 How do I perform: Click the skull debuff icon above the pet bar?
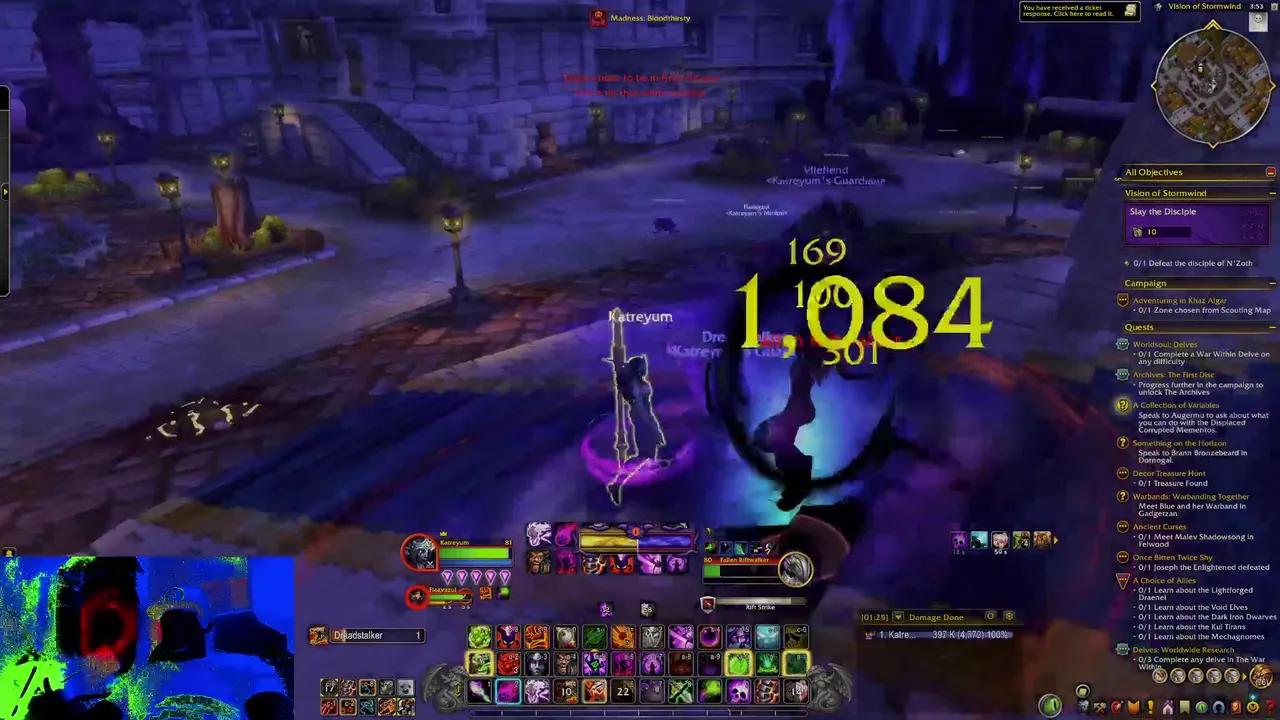coord(646,609)
